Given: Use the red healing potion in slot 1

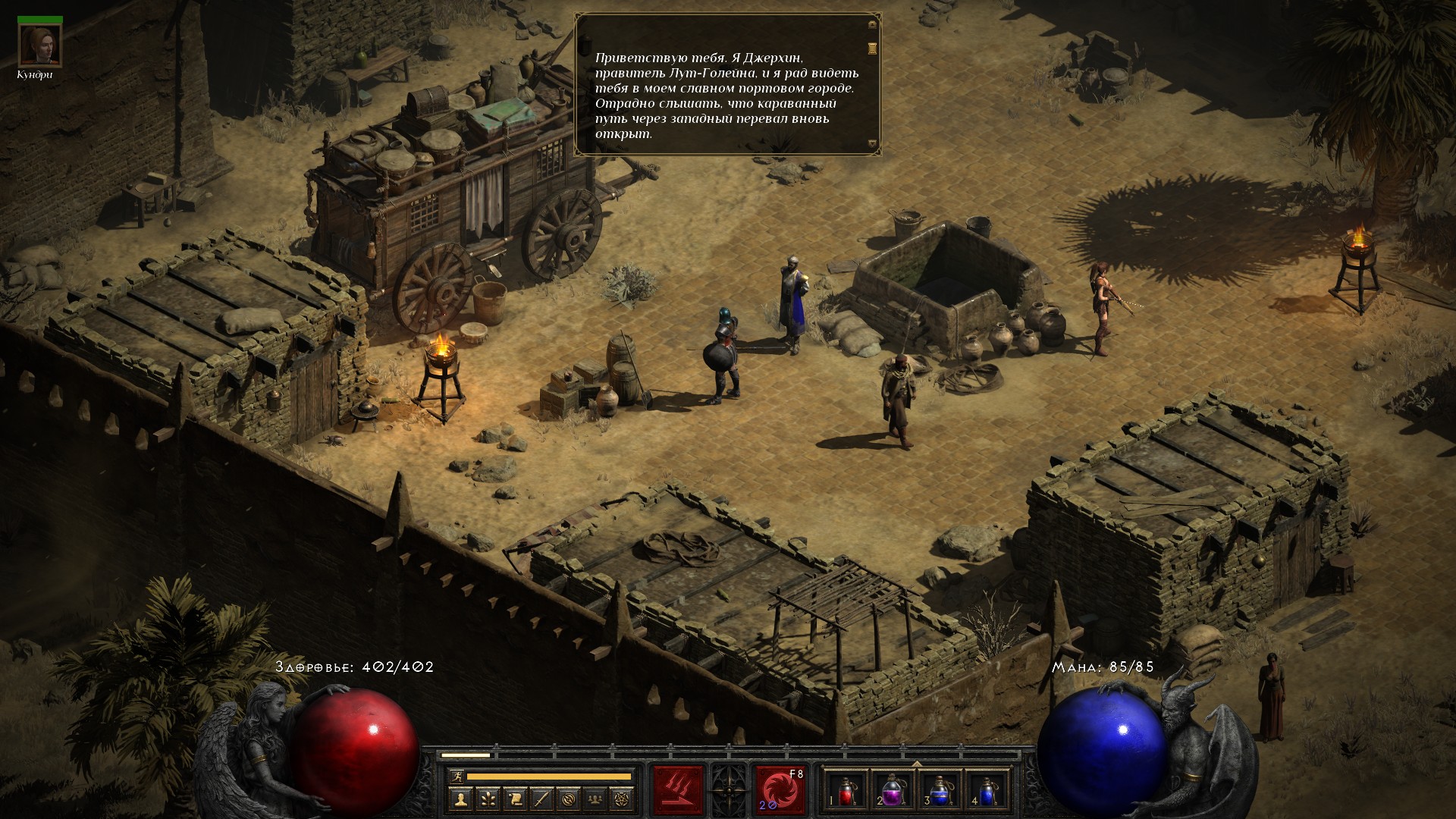Looking at the screenshot, I should click(846, 790).
